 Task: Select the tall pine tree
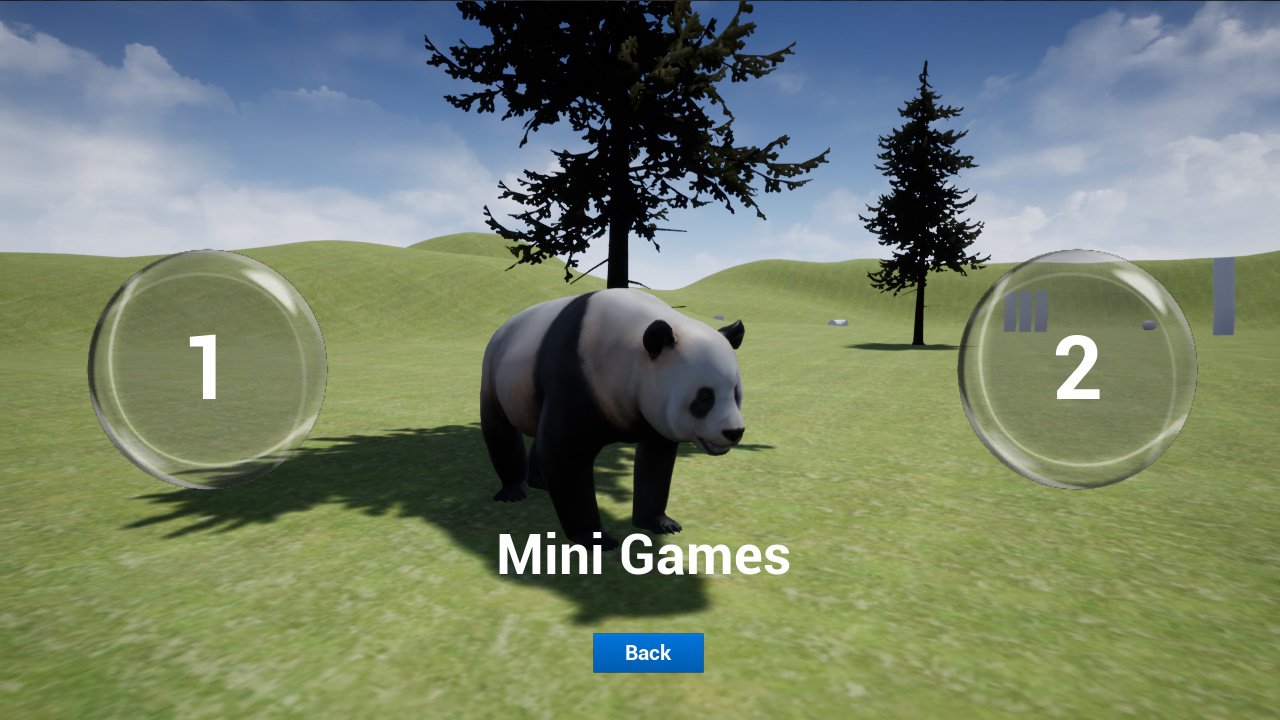click(x=920, y=200)
